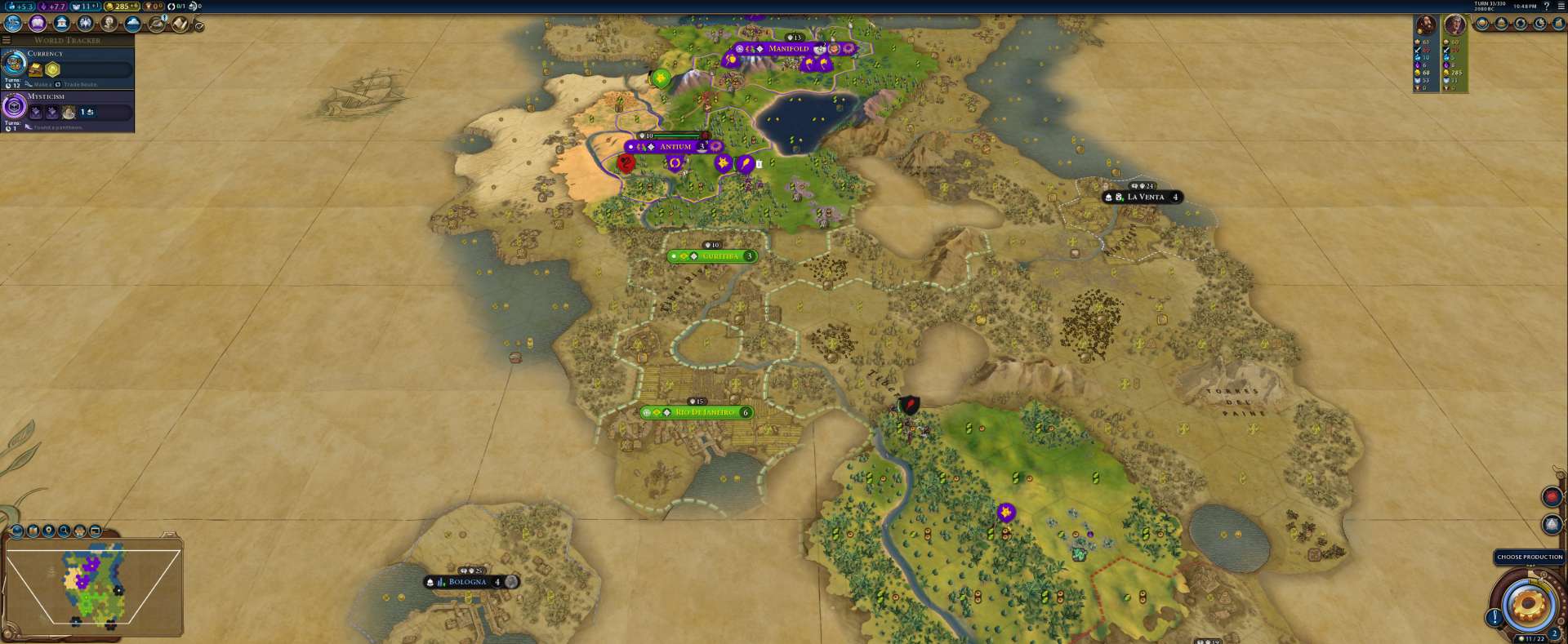Toggle the World Tracker menu icon
Viewport: 1568px width, 644px height.
(7, 40)
